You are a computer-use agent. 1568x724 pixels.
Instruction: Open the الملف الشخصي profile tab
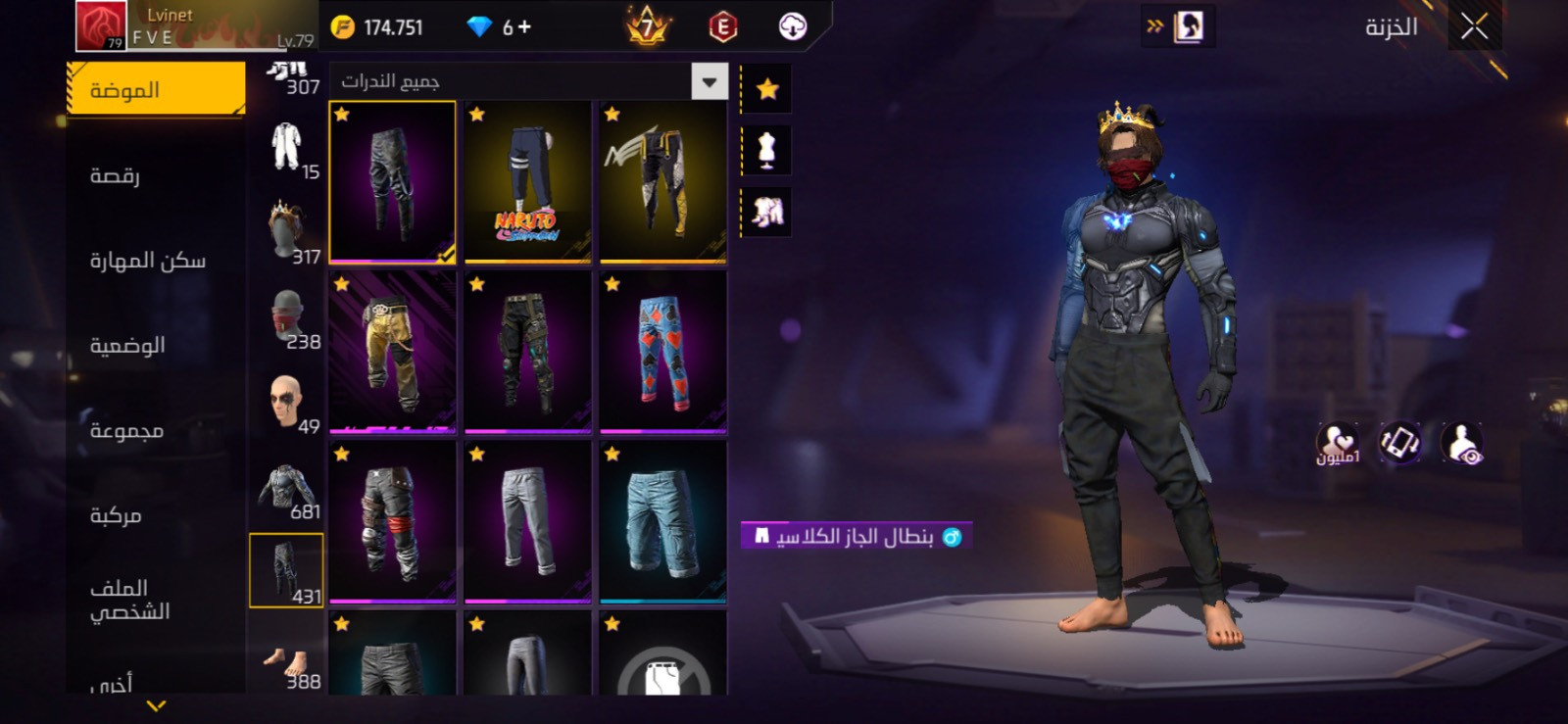(x=129, y=600)
